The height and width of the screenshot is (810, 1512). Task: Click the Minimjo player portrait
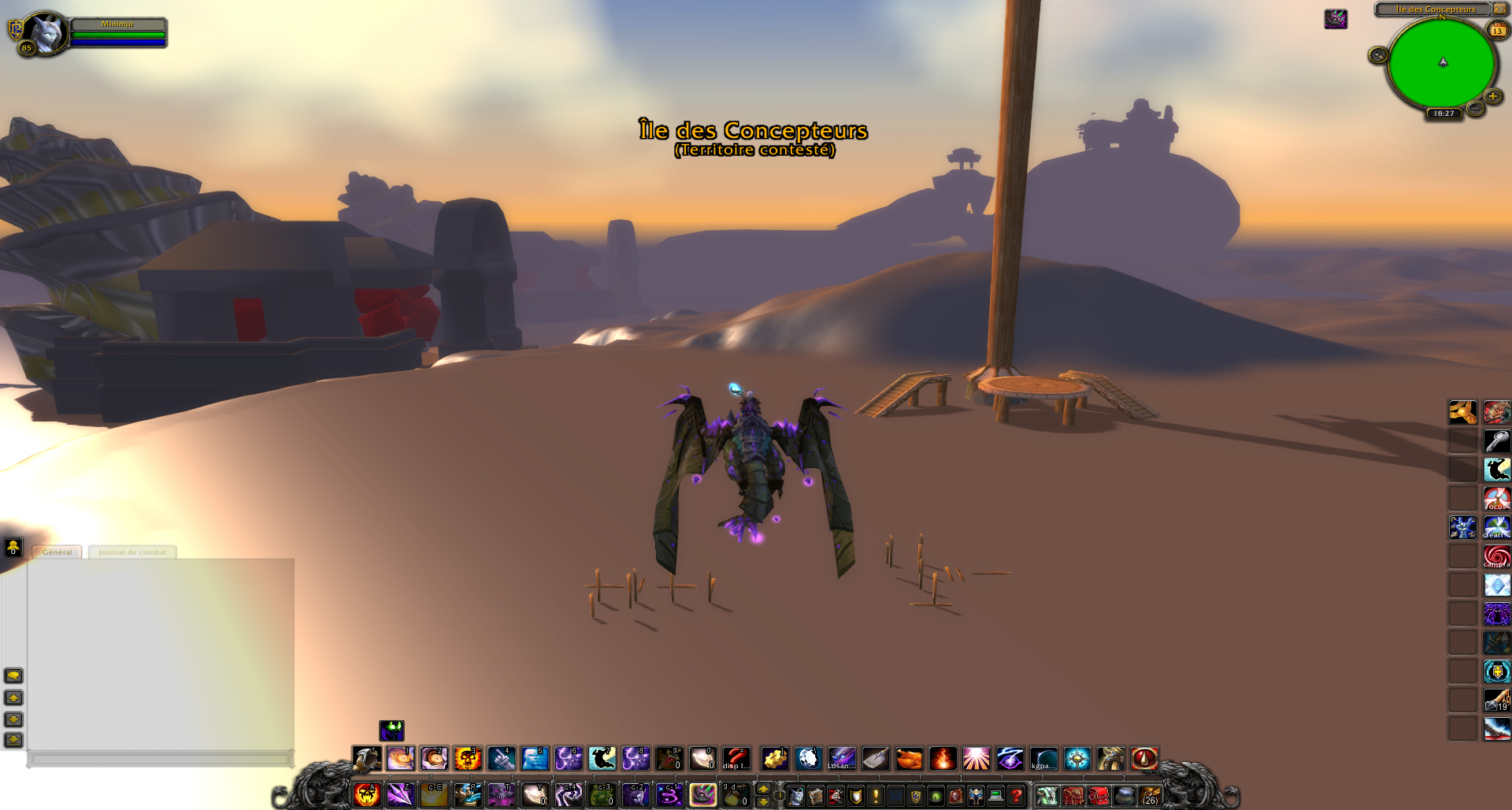tap(45, 33)
